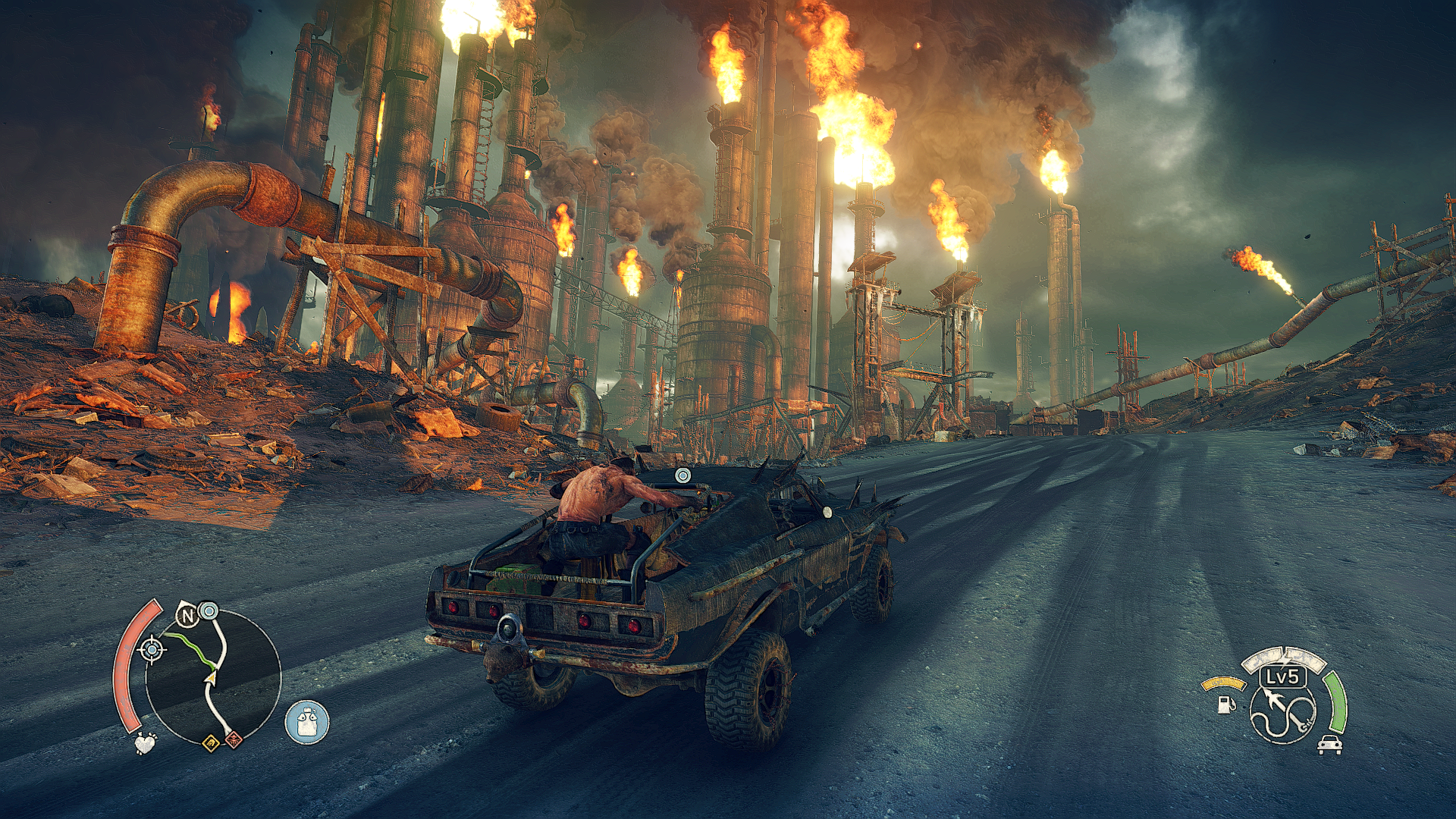
Task: Click the heart health icon
Action: pos(145,742)
